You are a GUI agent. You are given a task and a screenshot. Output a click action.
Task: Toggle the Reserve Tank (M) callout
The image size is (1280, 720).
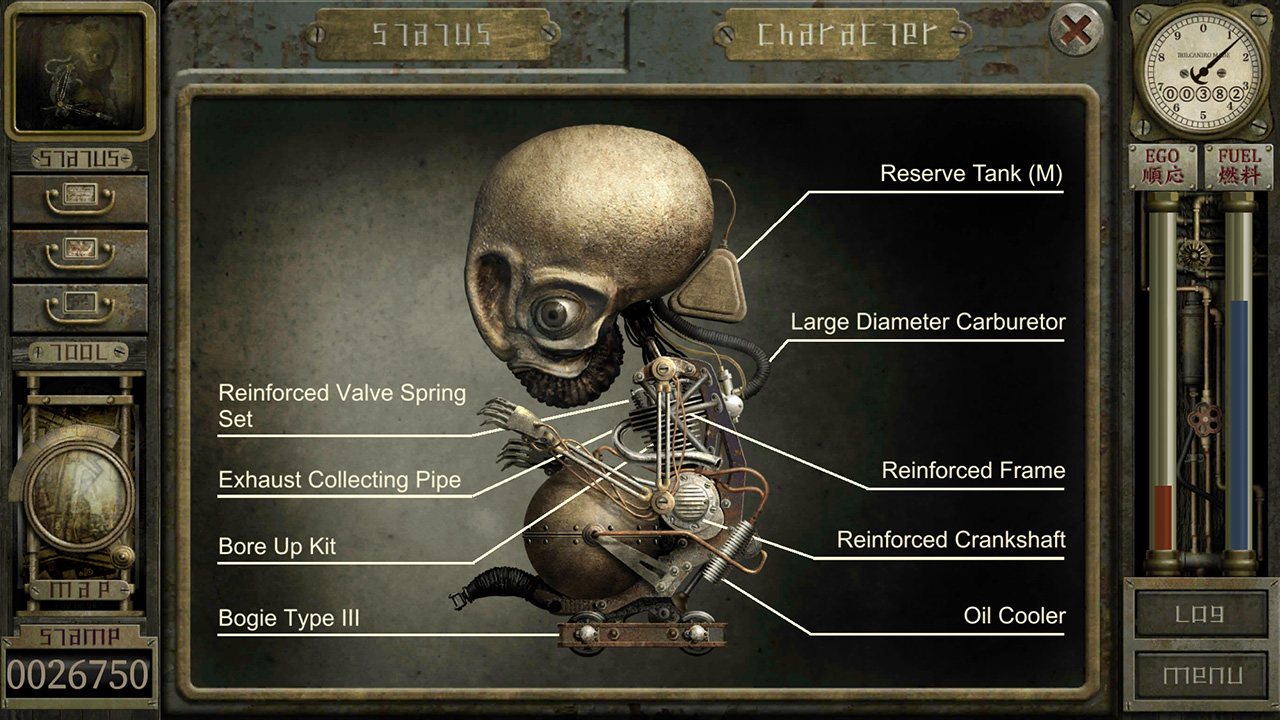972,173
